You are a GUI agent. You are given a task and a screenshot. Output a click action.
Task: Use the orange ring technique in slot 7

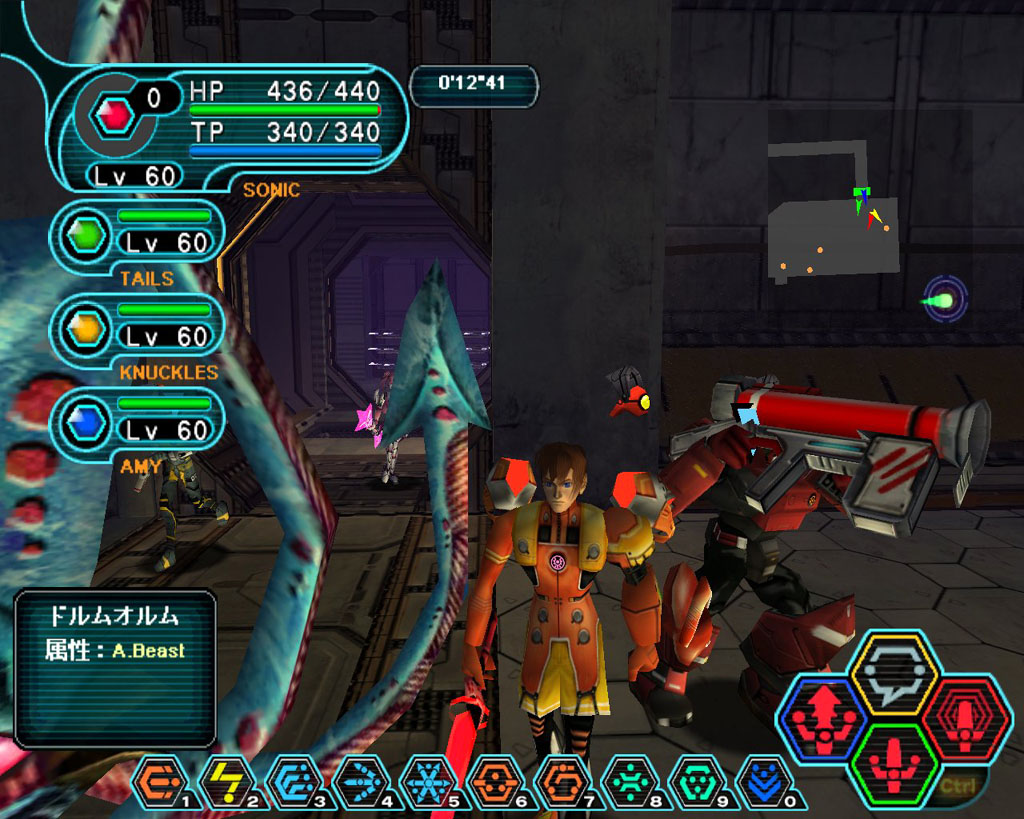559,781
